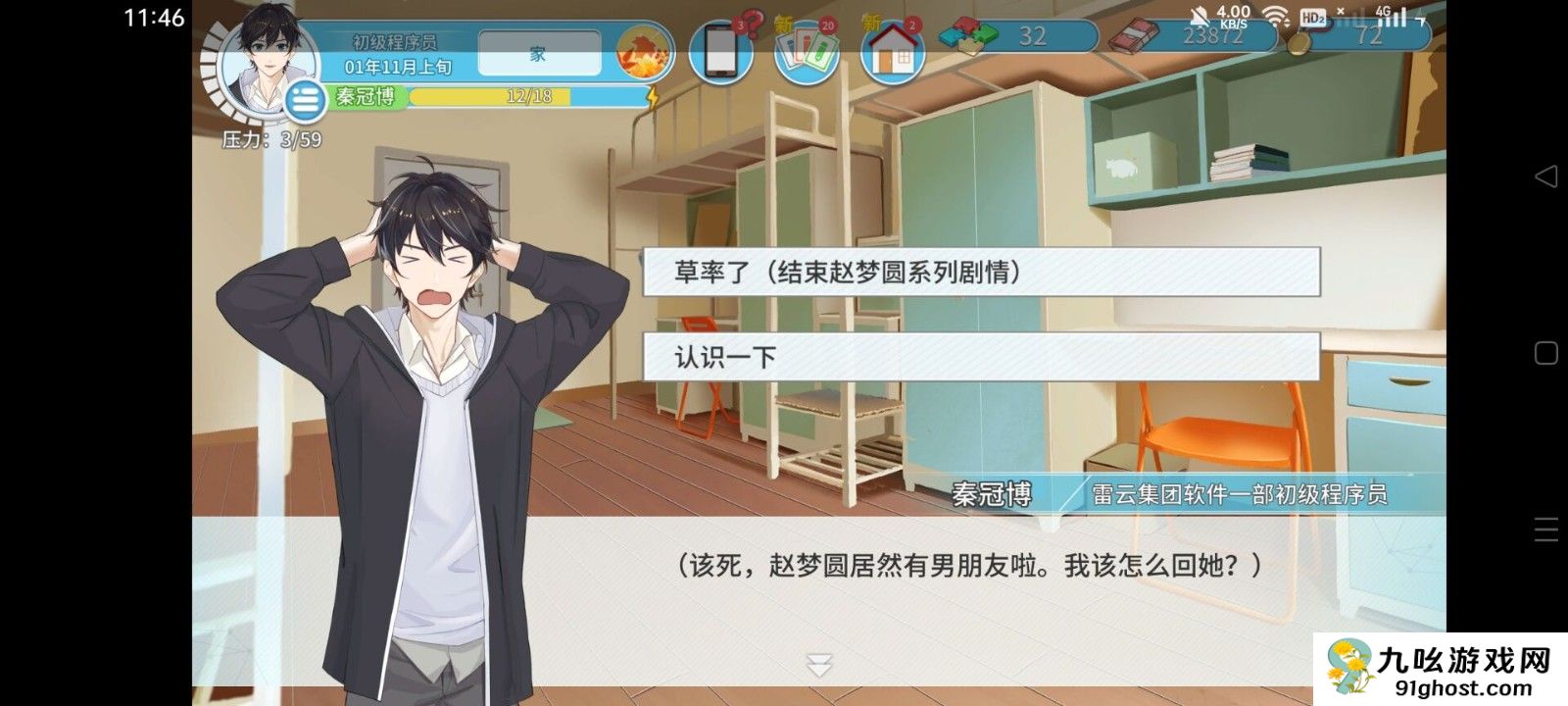Select the dialogue option "认识一下"
Viewport: 1568px width, 706px height.
coord(981,356)
